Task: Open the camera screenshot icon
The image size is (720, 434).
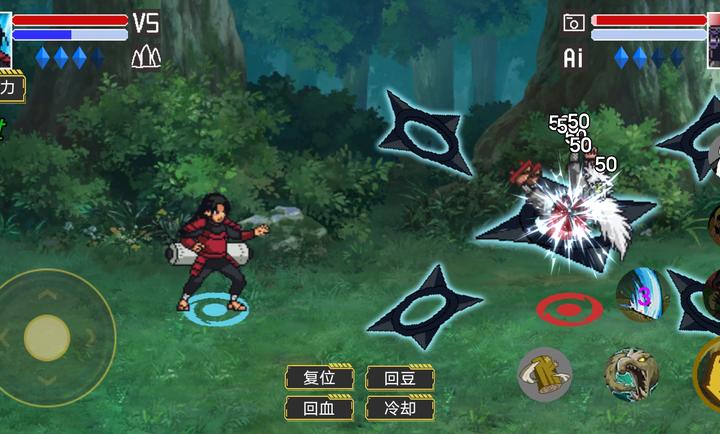Action: coord(574,23)
